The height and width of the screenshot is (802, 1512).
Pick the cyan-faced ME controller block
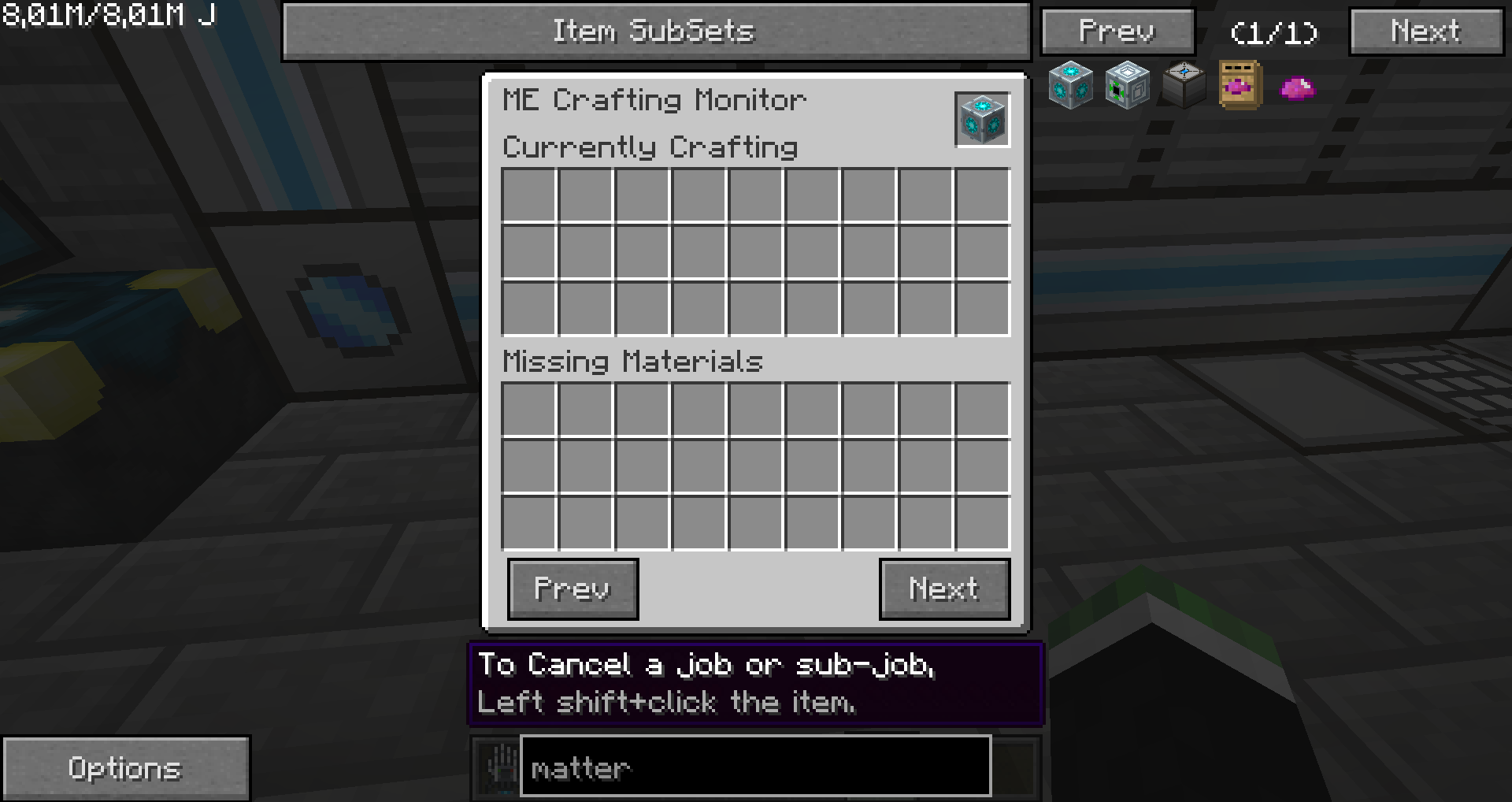pos(1070,84)
